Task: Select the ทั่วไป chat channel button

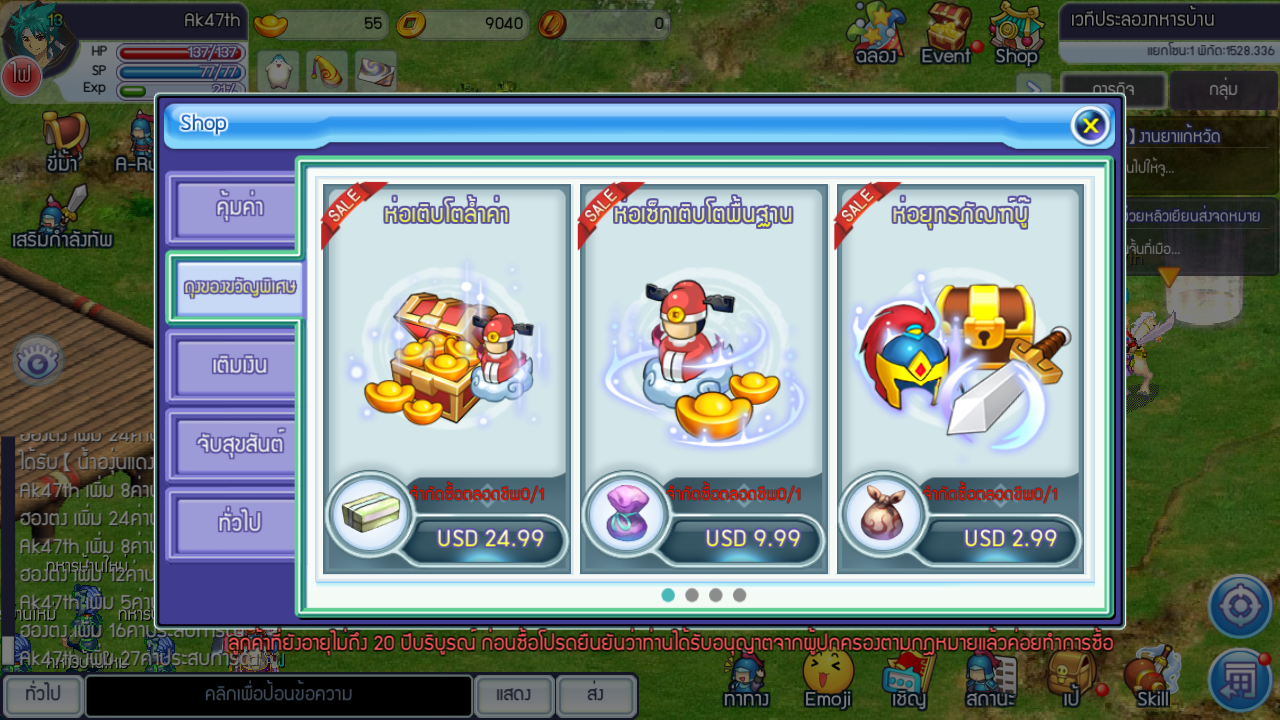Action: (x=42, y=694)
